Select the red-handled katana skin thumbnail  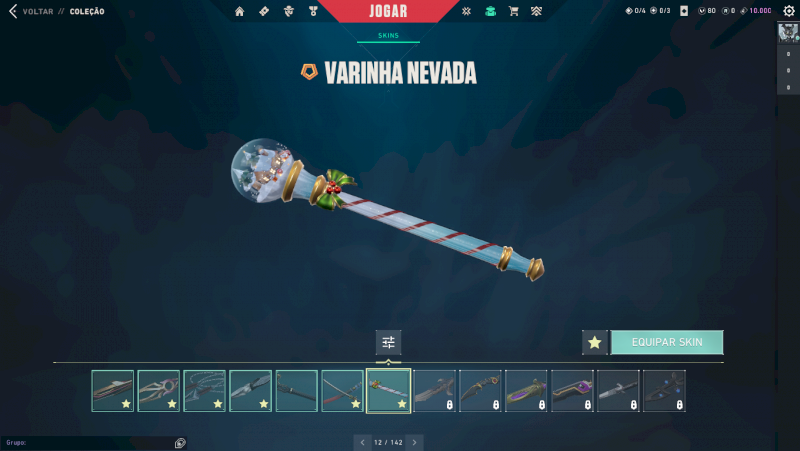pos(343,391)
